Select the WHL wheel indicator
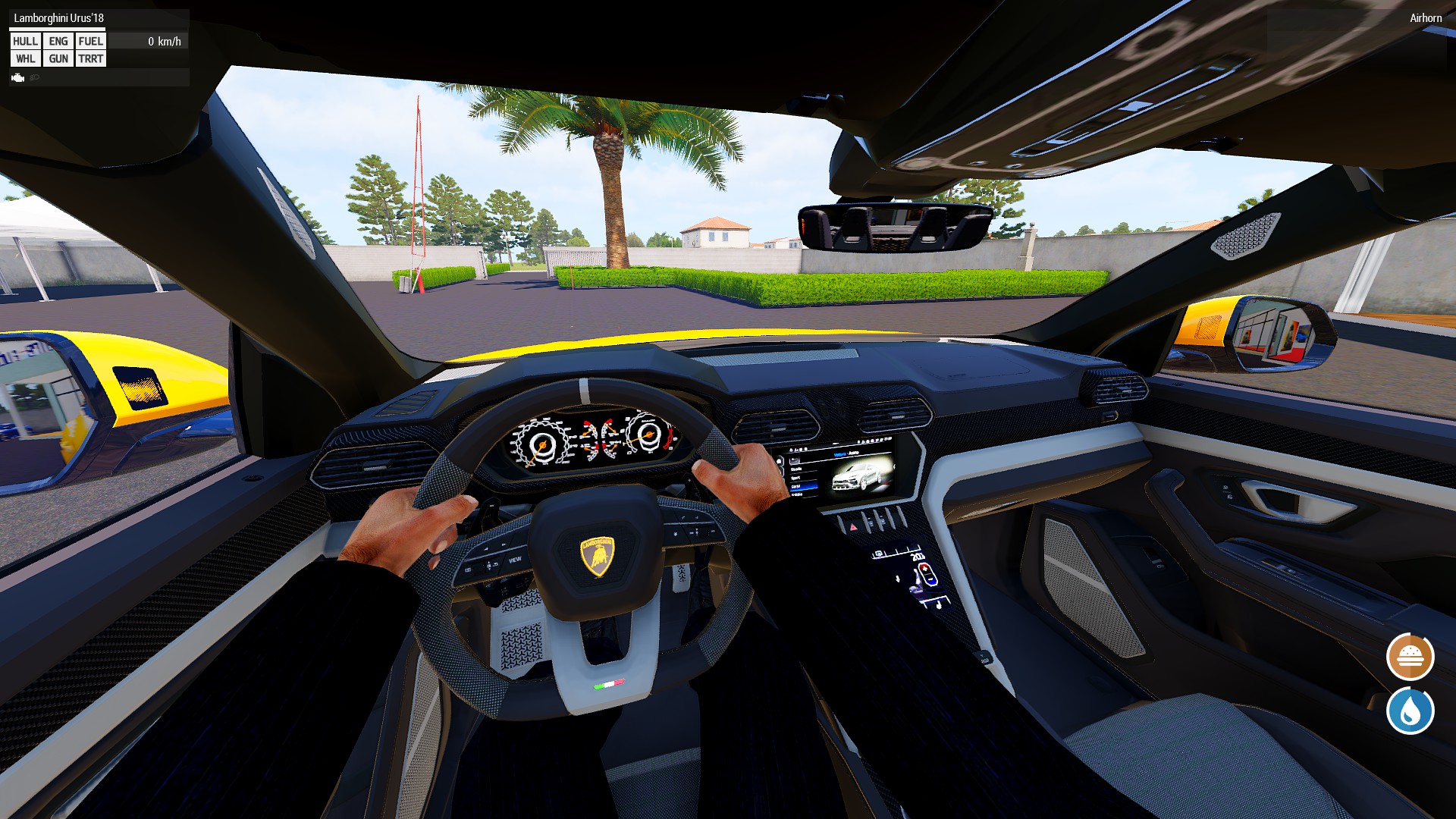Image resolution: width=1456 pixels, height=819 pixels. 25,58
